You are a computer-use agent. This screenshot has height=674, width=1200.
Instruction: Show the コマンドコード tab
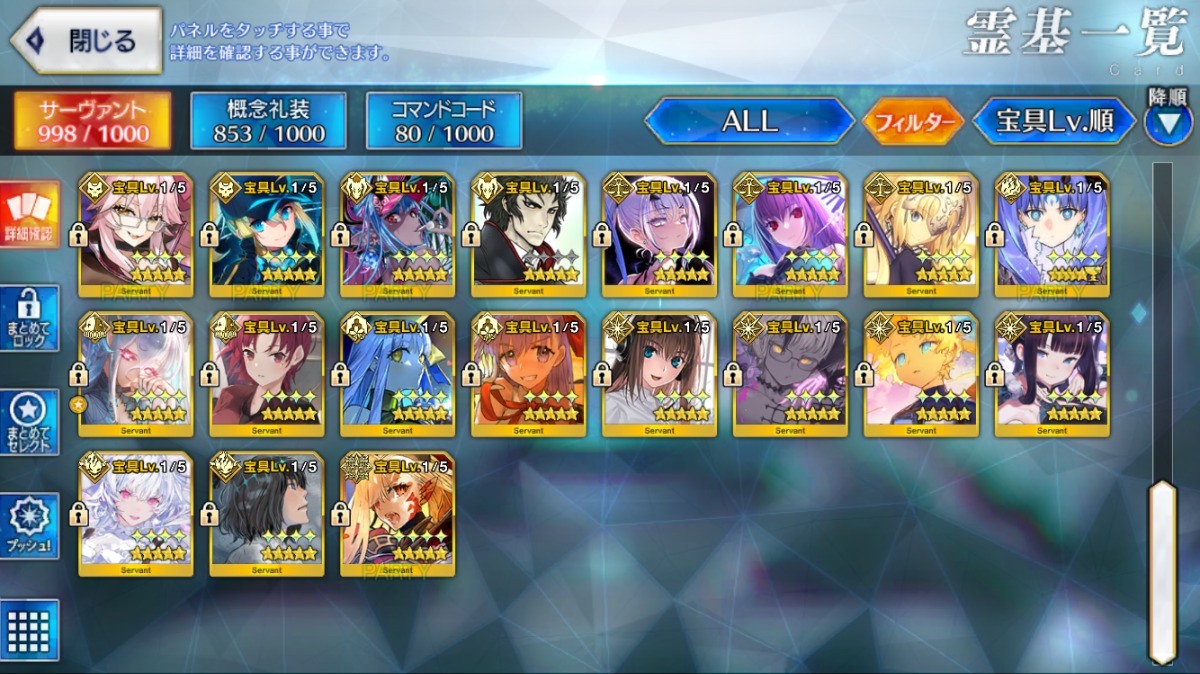tap(444, 121)
